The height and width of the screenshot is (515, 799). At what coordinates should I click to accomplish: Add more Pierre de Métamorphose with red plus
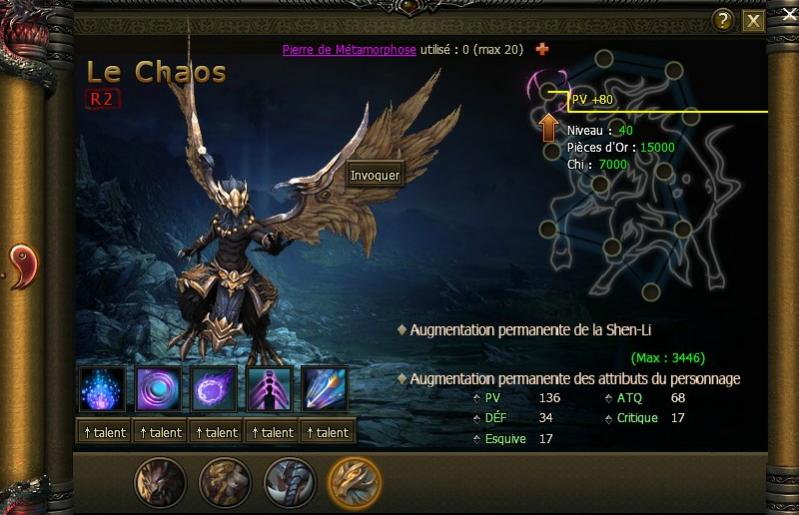[543, 49]
